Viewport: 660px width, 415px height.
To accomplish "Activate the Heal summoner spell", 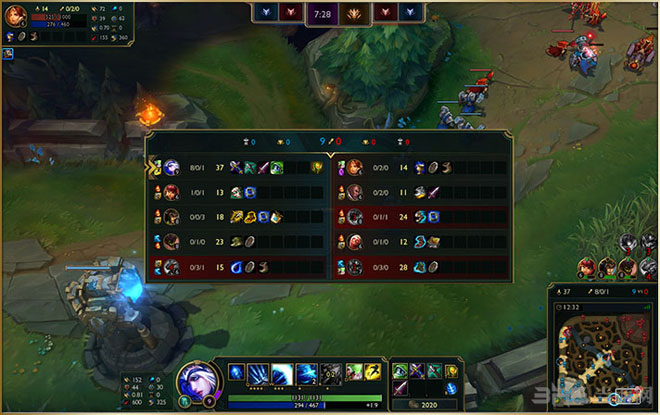I will (351, 371).
